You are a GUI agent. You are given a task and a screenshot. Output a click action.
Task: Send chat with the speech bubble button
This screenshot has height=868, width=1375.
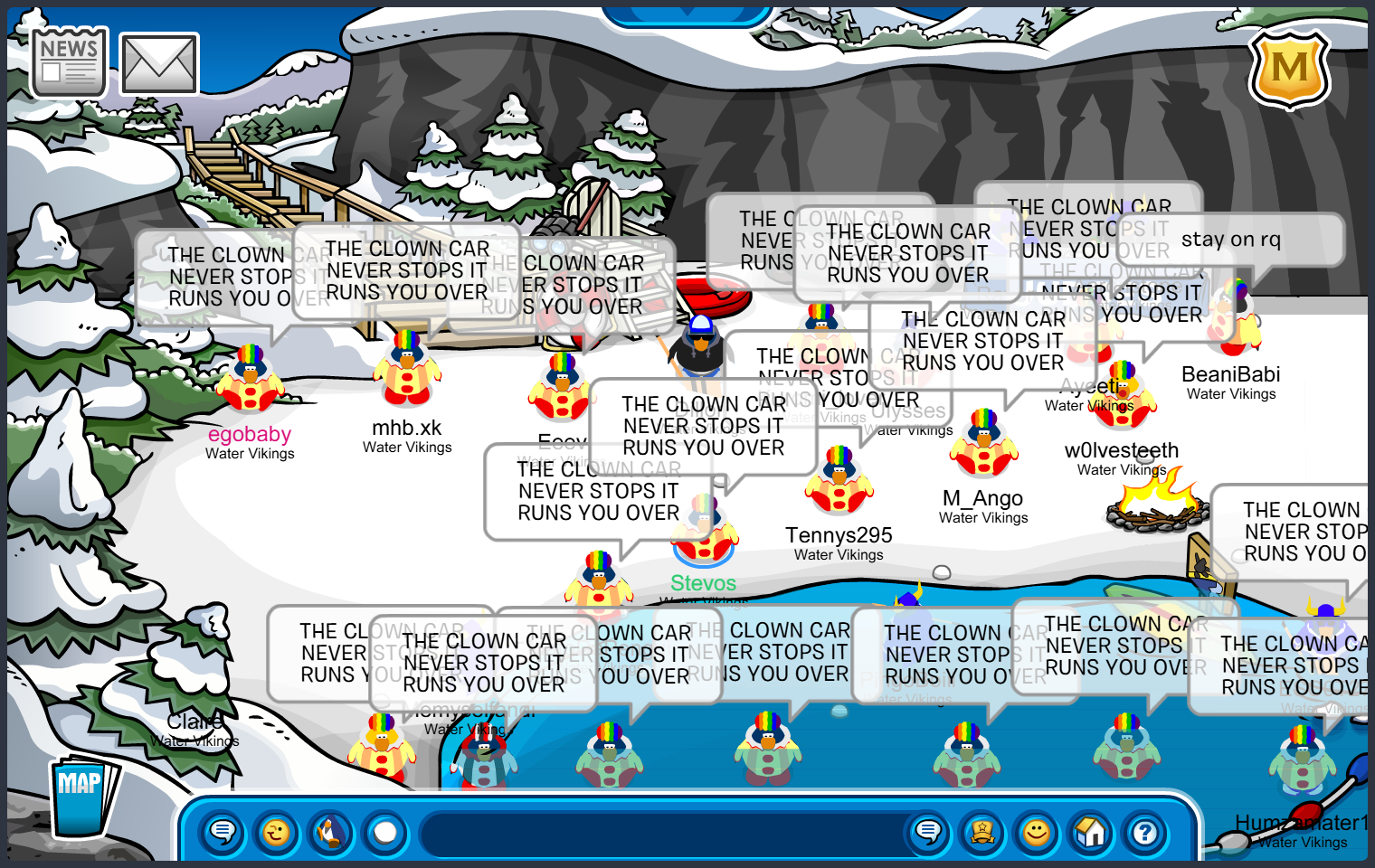928,831
